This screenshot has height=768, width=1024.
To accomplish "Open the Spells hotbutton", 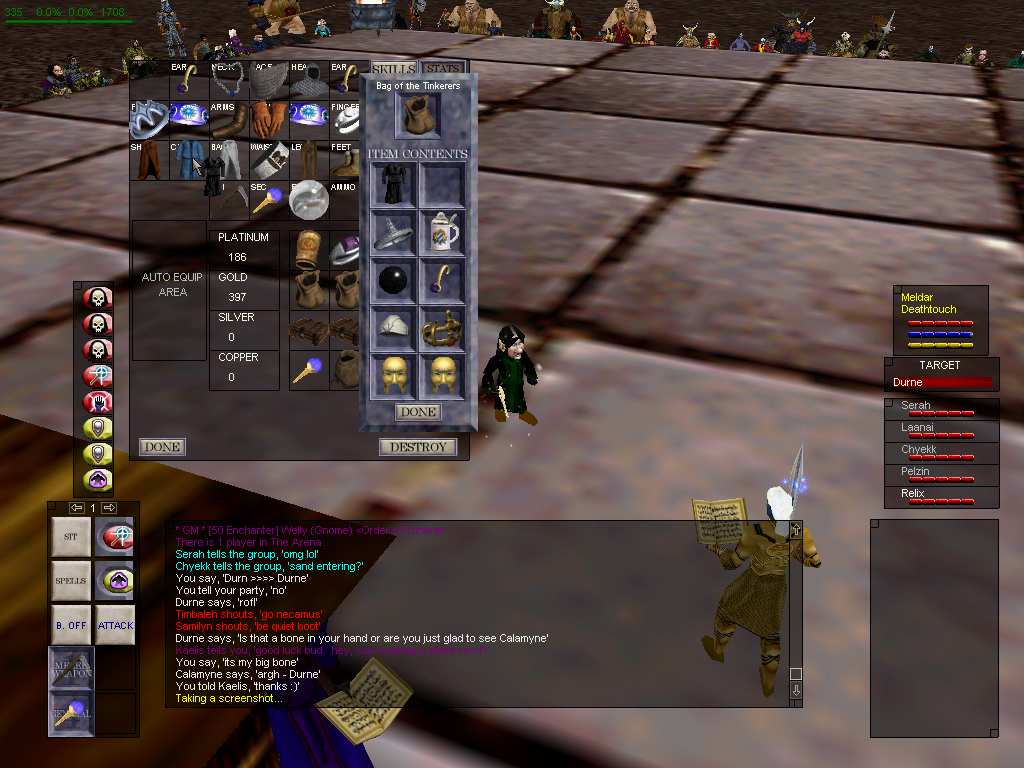I will coord(70,581).
